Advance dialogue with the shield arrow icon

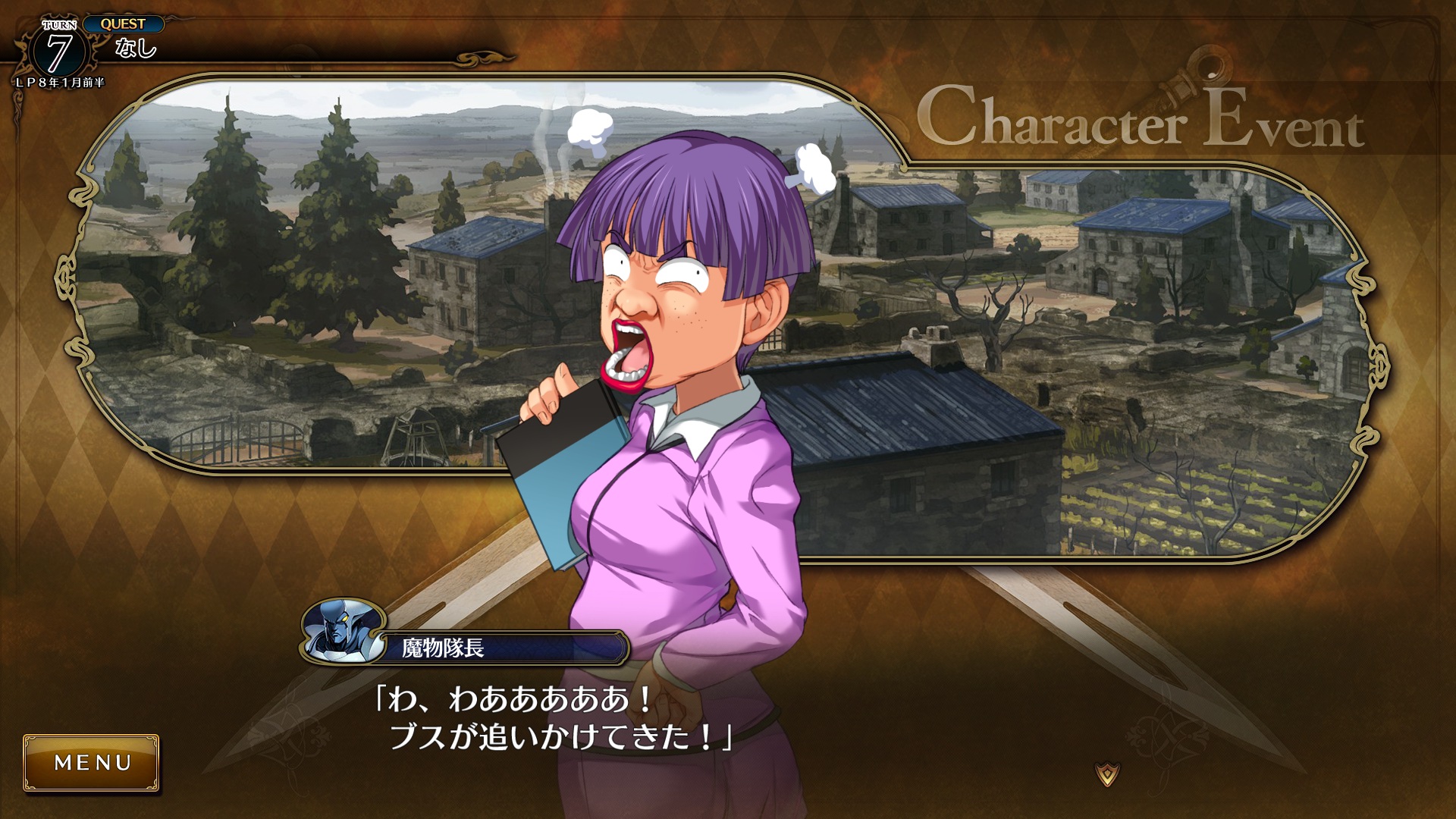[x=1107, y=774]
